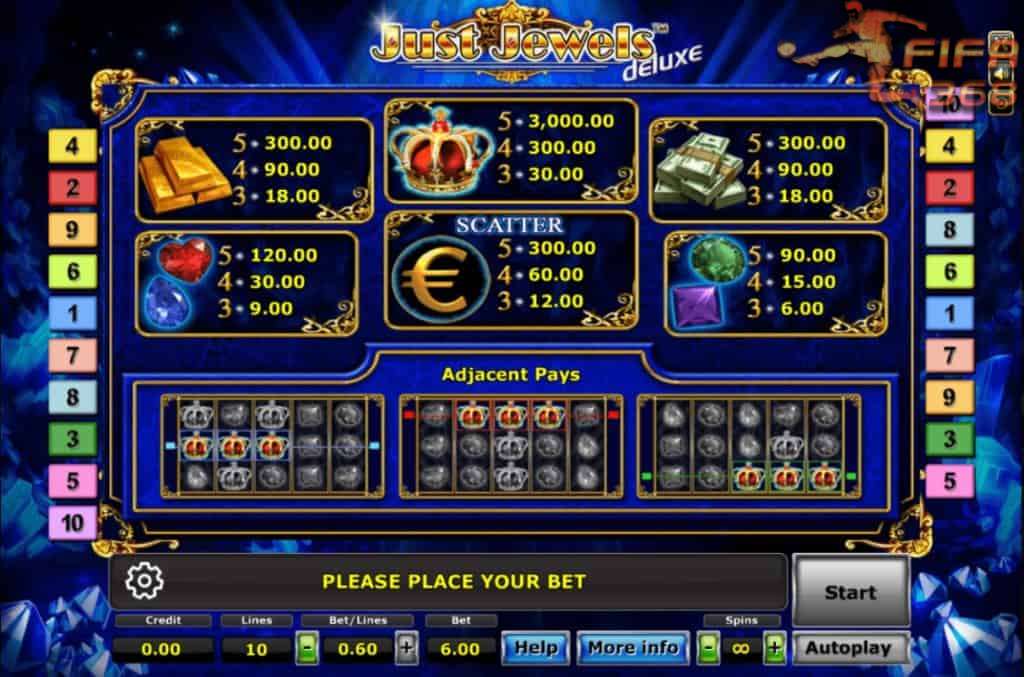
Task: Open settings via the gear icon
Action: (x=145, y=581)
